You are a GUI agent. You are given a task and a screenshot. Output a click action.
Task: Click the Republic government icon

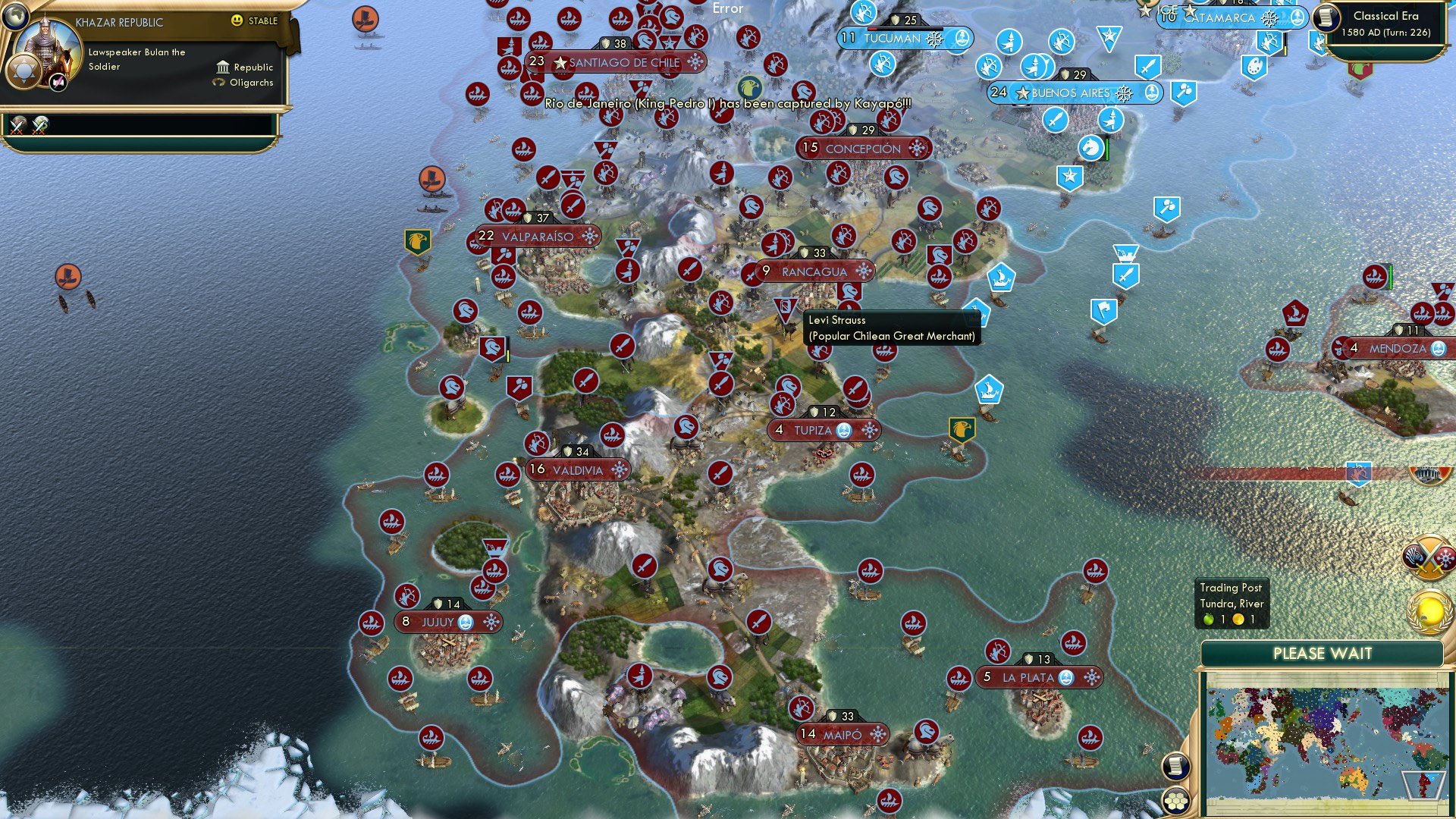point(224,68)
